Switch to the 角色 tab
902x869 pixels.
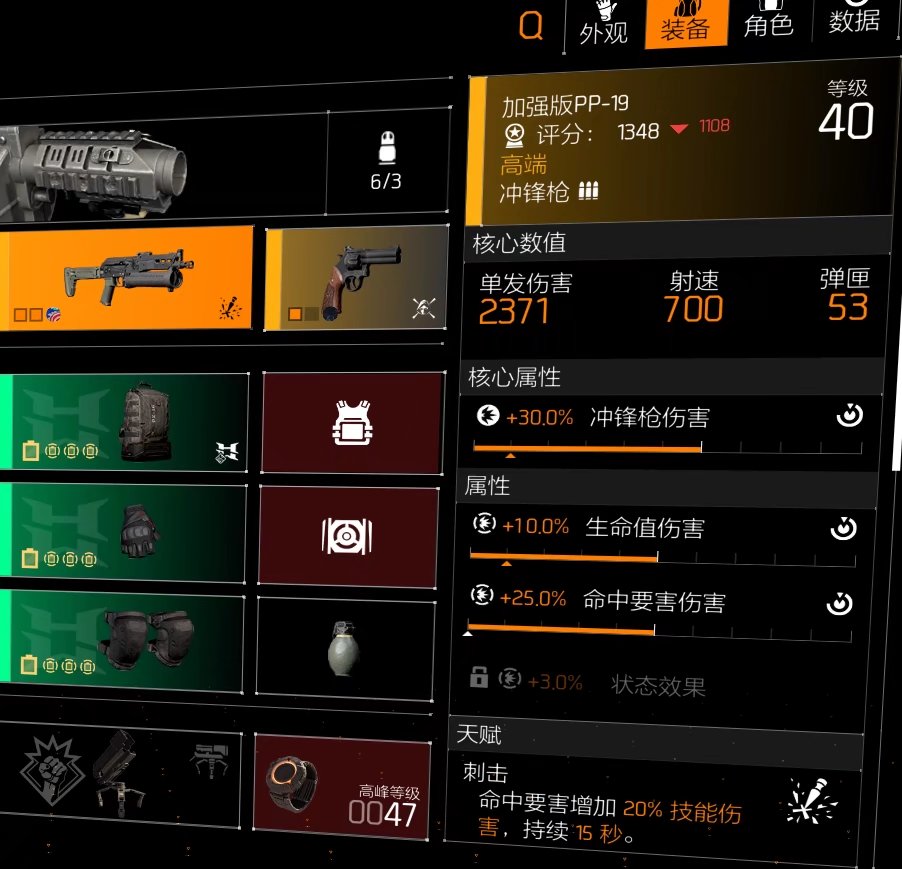(x=768, y=24)
